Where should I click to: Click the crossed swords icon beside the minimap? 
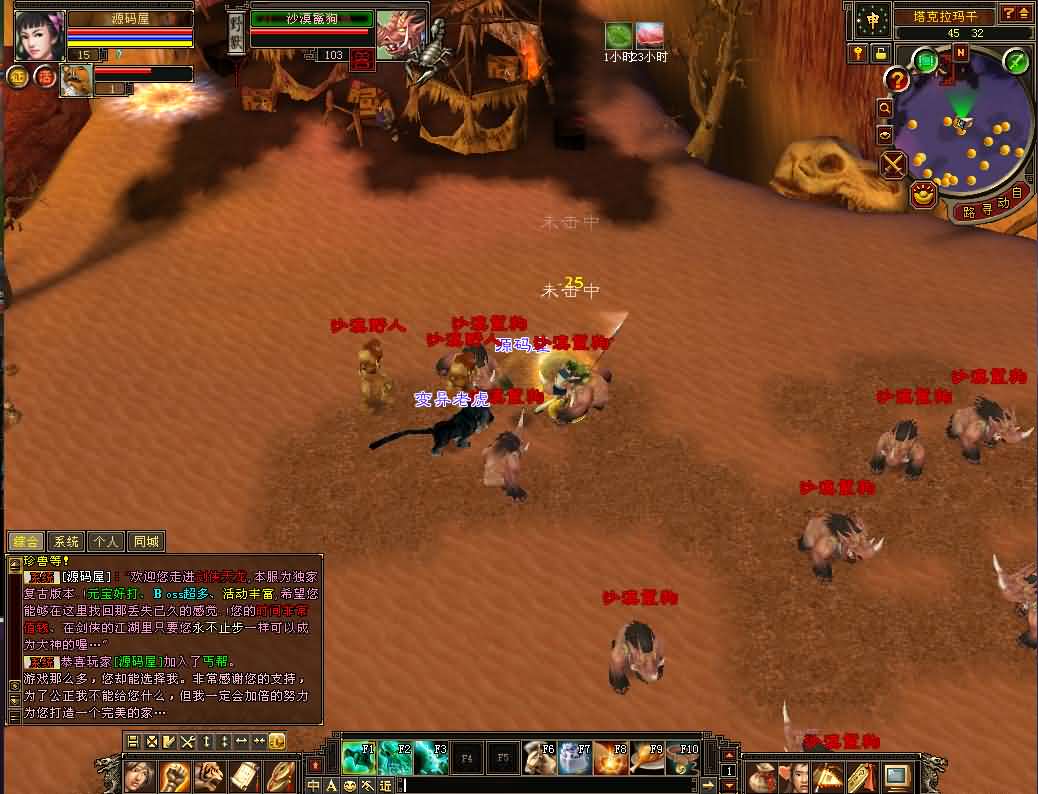coord(893,164)
